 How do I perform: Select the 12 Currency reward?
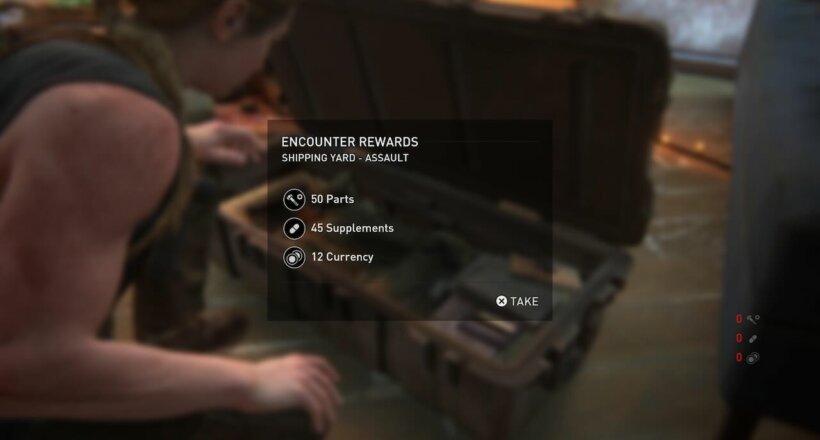point(341,257)
